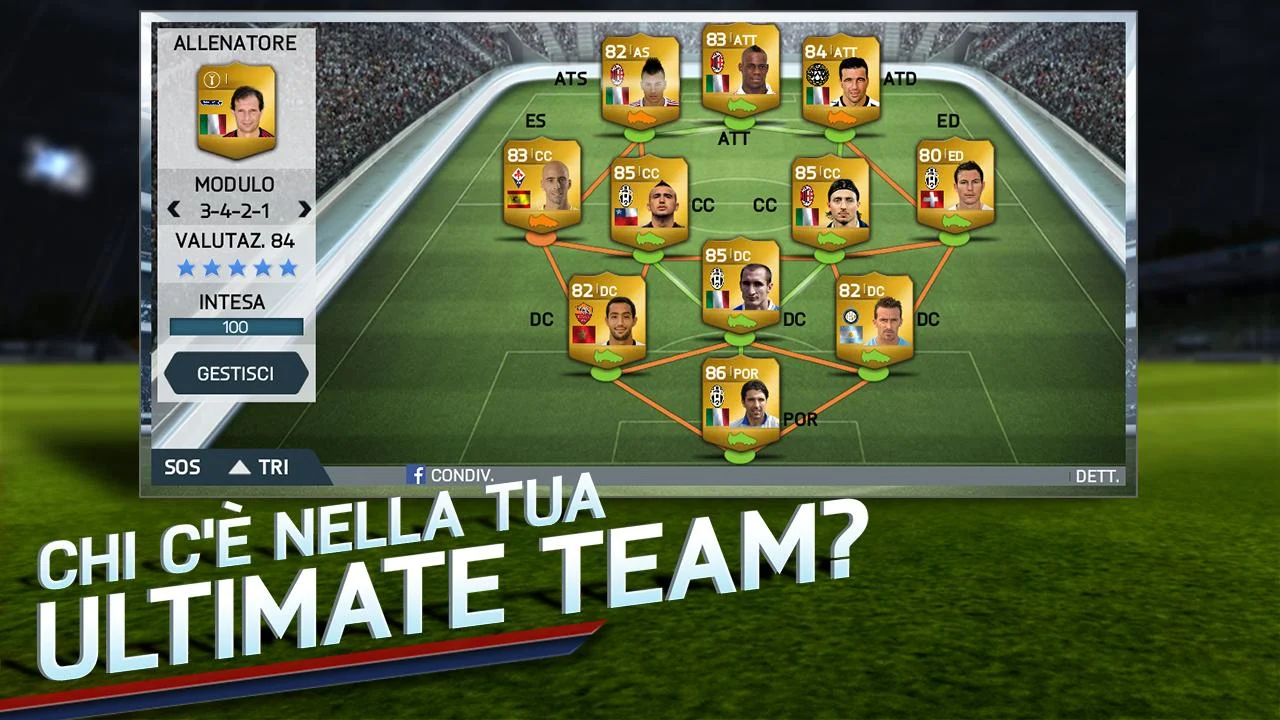
Task: Open the Facebook CONDIV. share icon
Action: tap(416, 476)
